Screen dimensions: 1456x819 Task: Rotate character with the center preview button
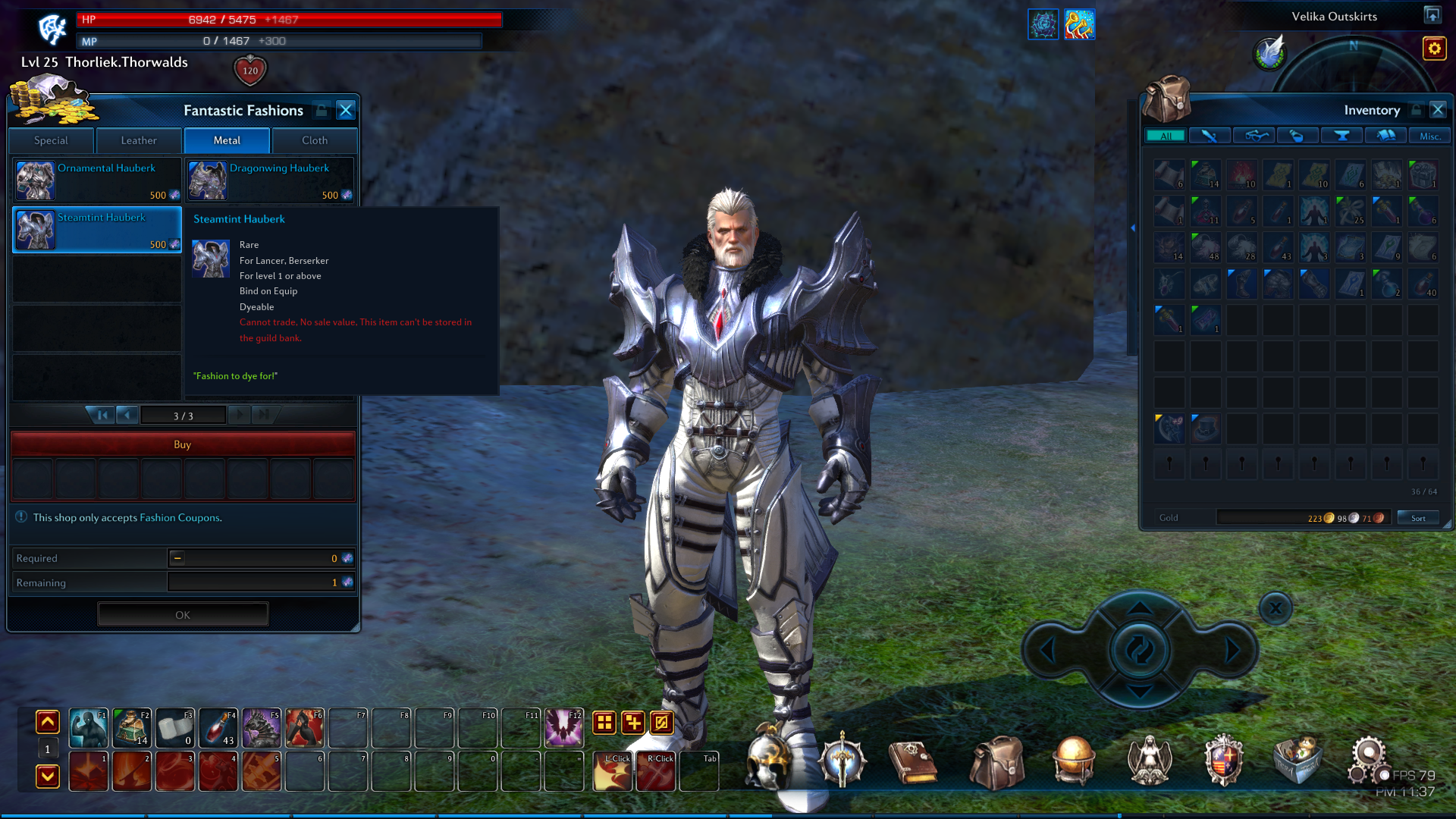[x=1139, y=650]
